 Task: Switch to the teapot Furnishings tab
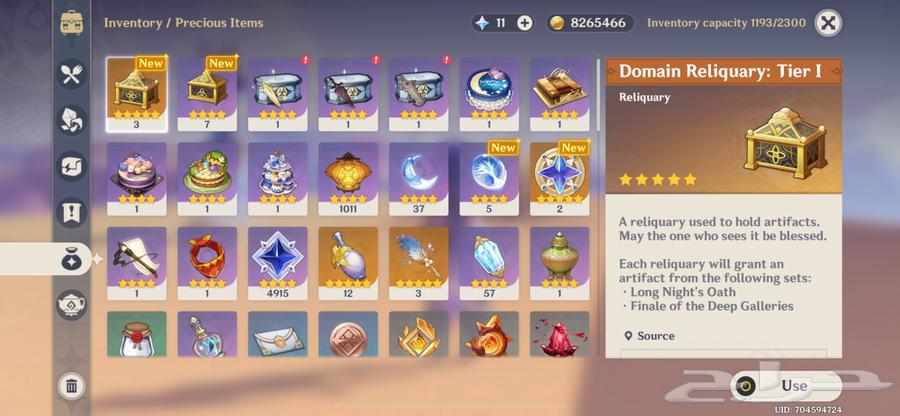[71, 304]
